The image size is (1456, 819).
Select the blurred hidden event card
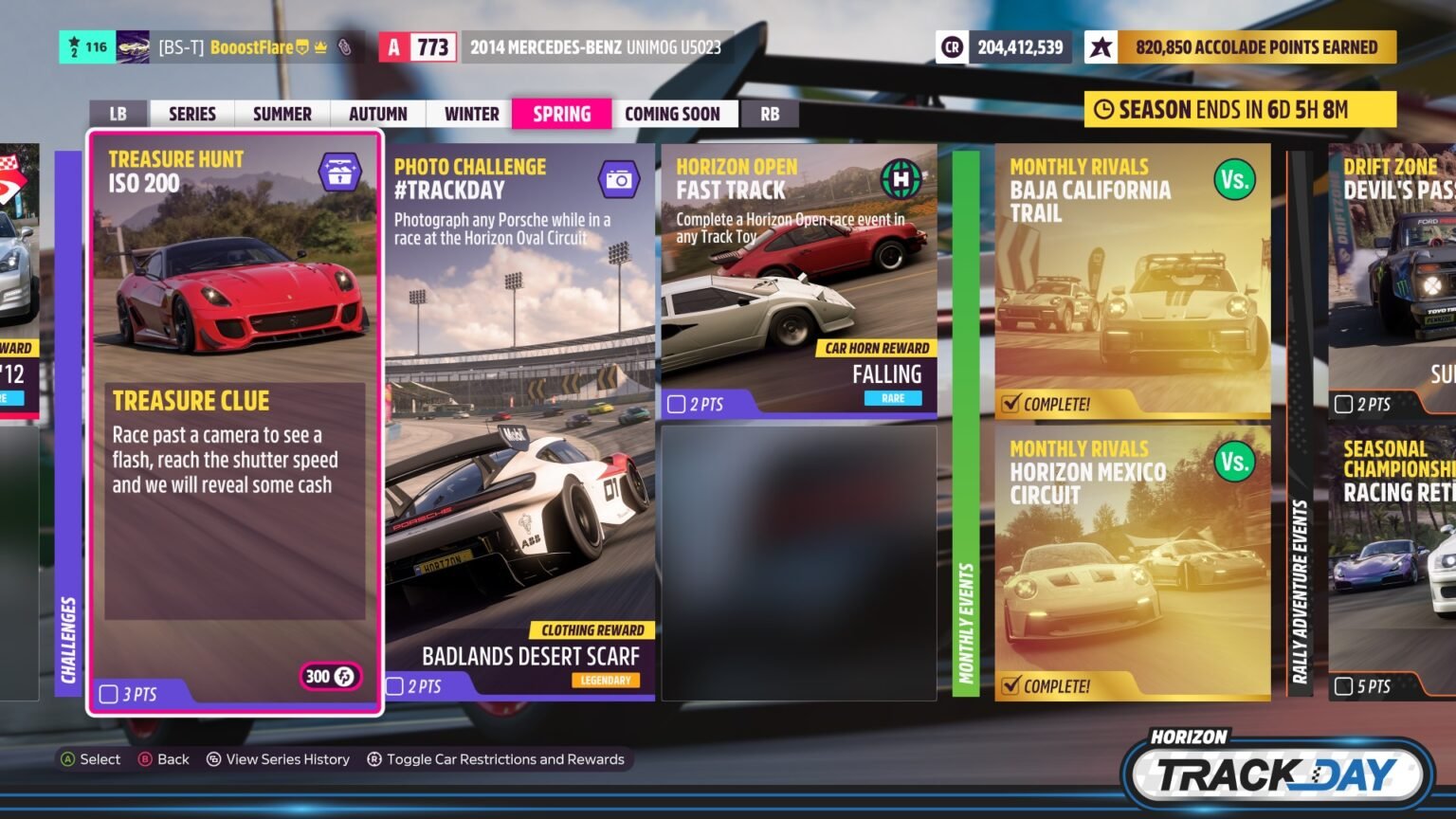coord(797,564)
